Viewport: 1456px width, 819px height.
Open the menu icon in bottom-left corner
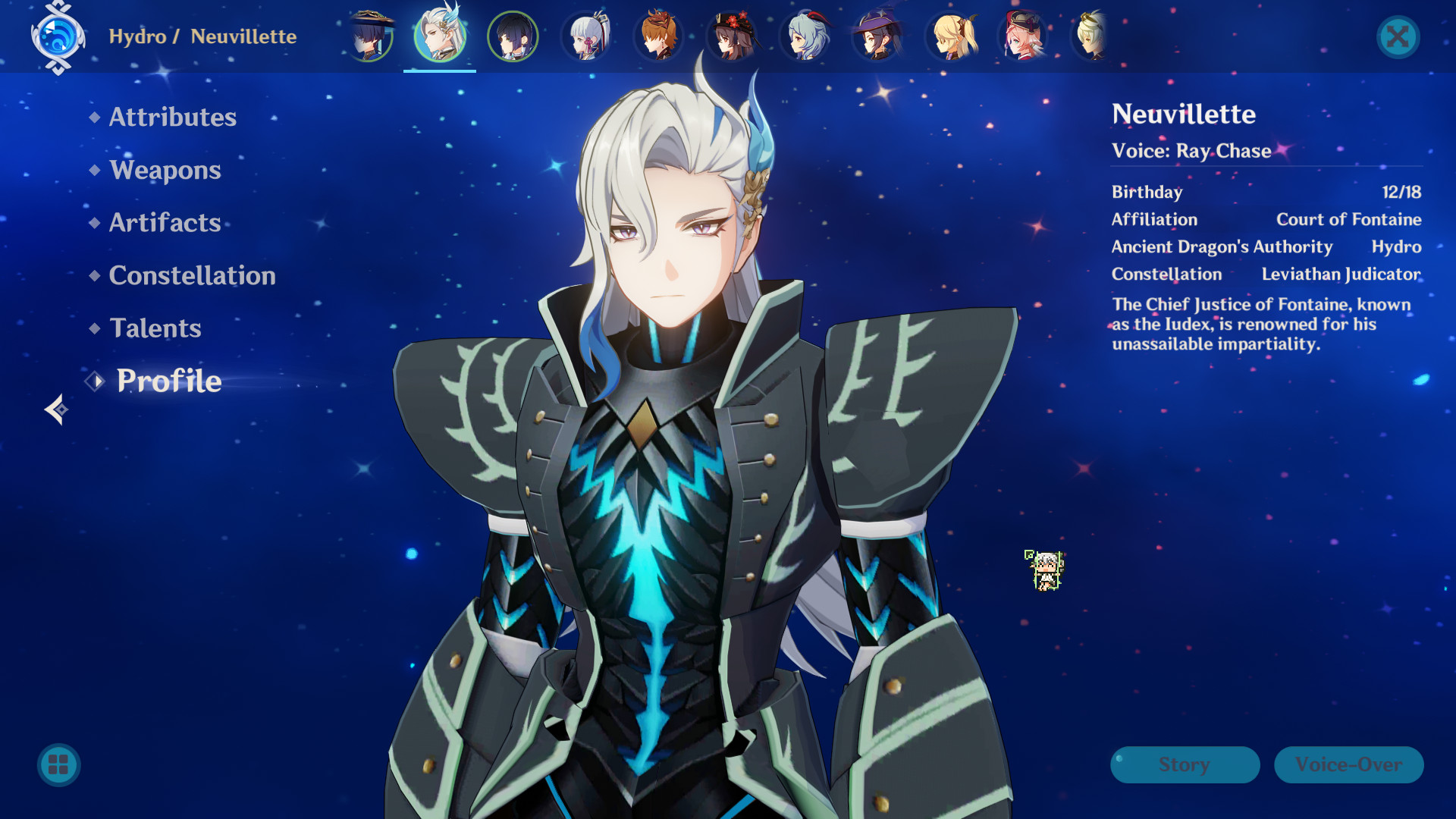tap(57, 765)
